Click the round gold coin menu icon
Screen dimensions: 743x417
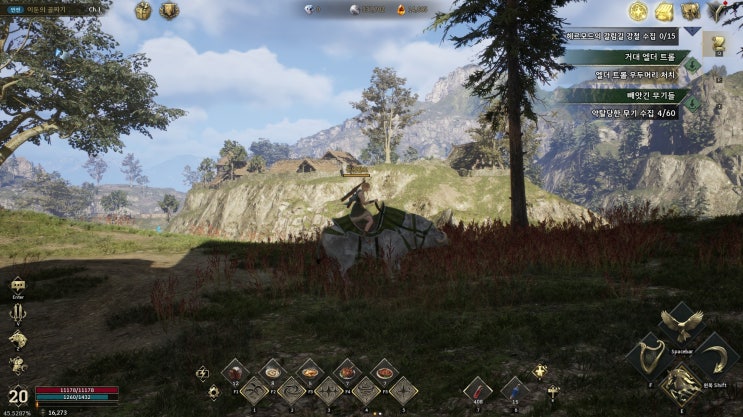click(x=637, y=12)
